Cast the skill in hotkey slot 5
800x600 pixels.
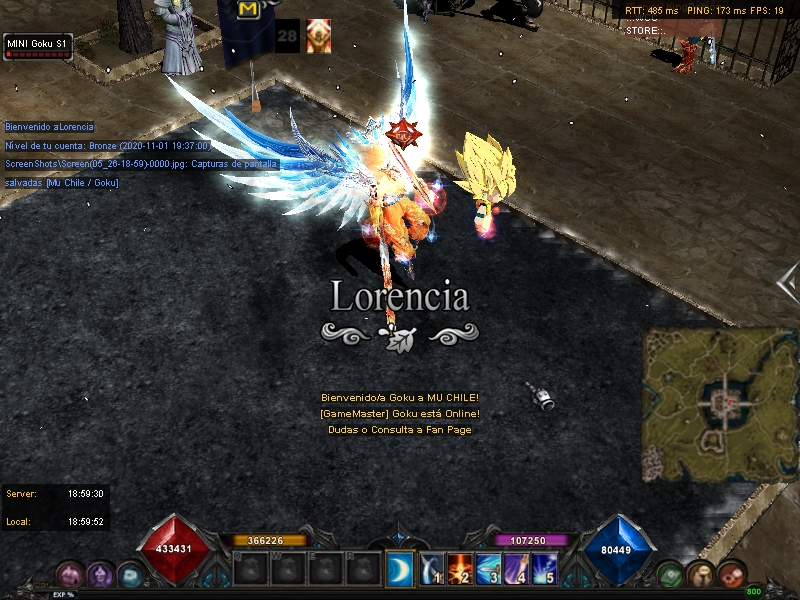click(545, 568)
